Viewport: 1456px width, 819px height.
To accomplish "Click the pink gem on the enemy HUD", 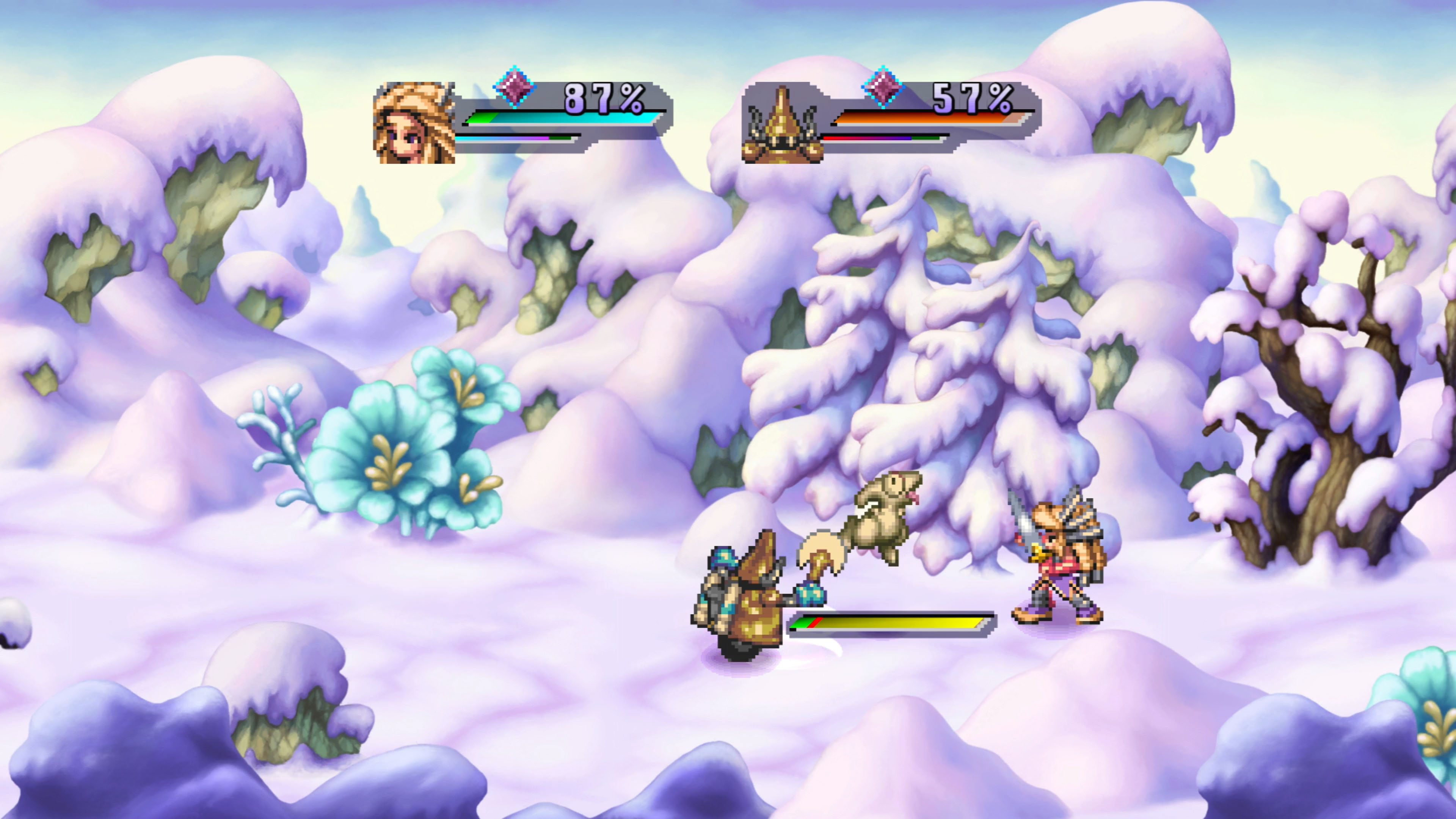I will click(883, 86).
